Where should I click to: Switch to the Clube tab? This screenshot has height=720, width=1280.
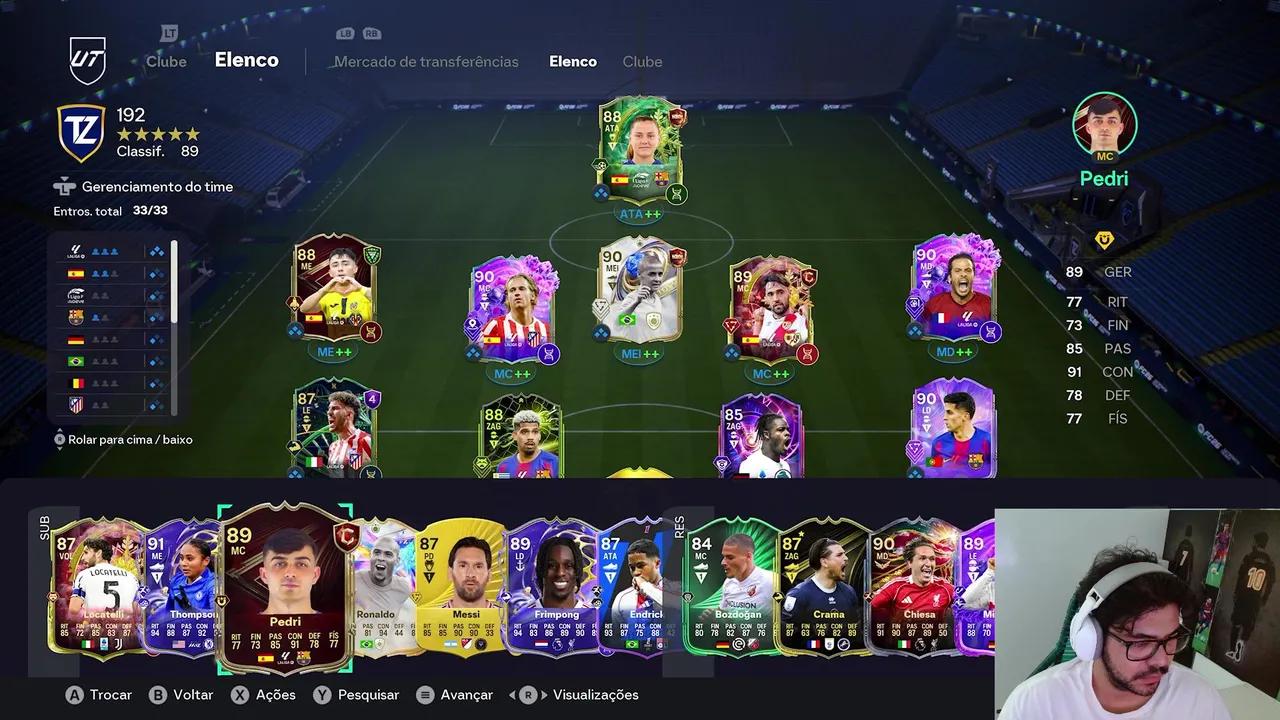point(642,61)
